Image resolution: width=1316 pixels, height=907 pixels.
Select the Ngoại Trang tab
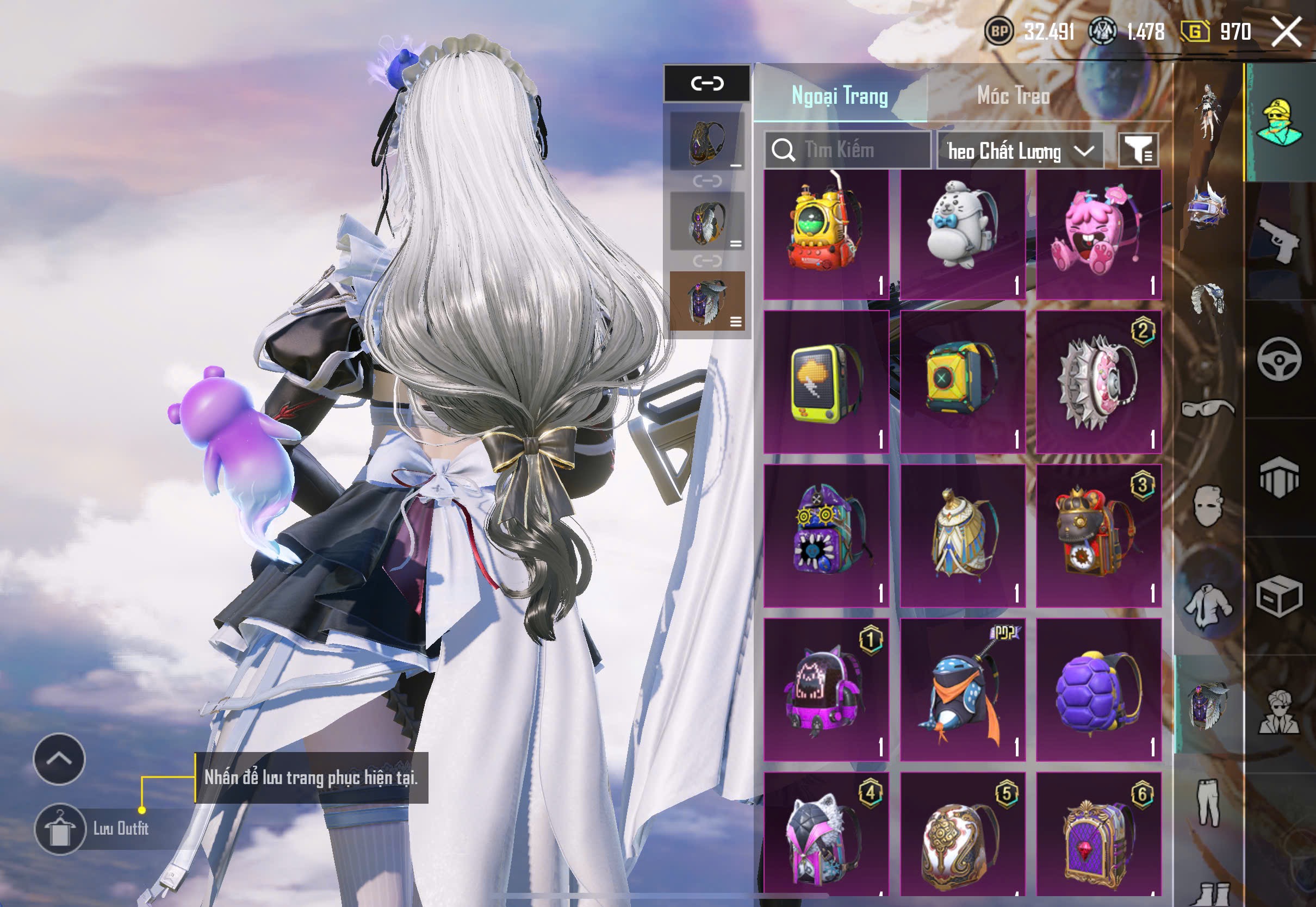pos(839,96)
